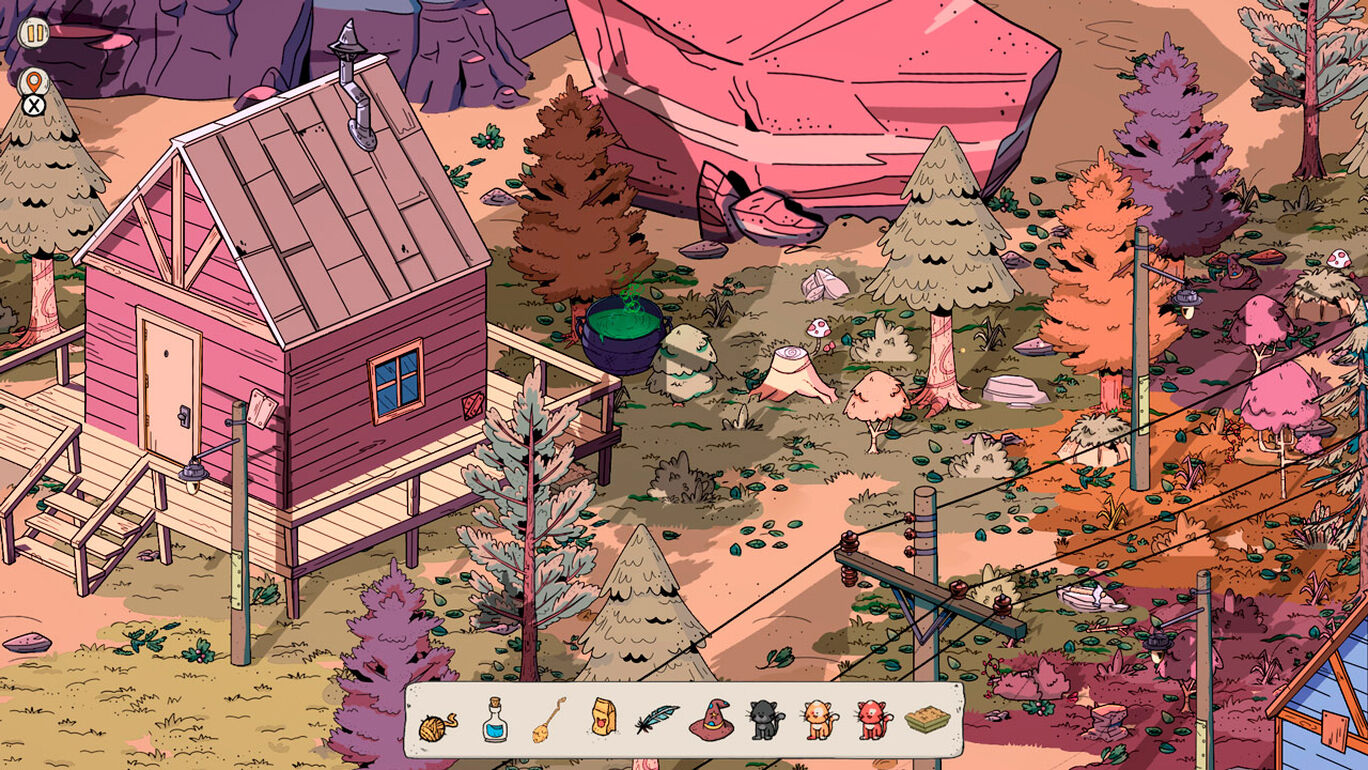Choose the red witch hat item
1368x770 pixels.
[711, 720]
